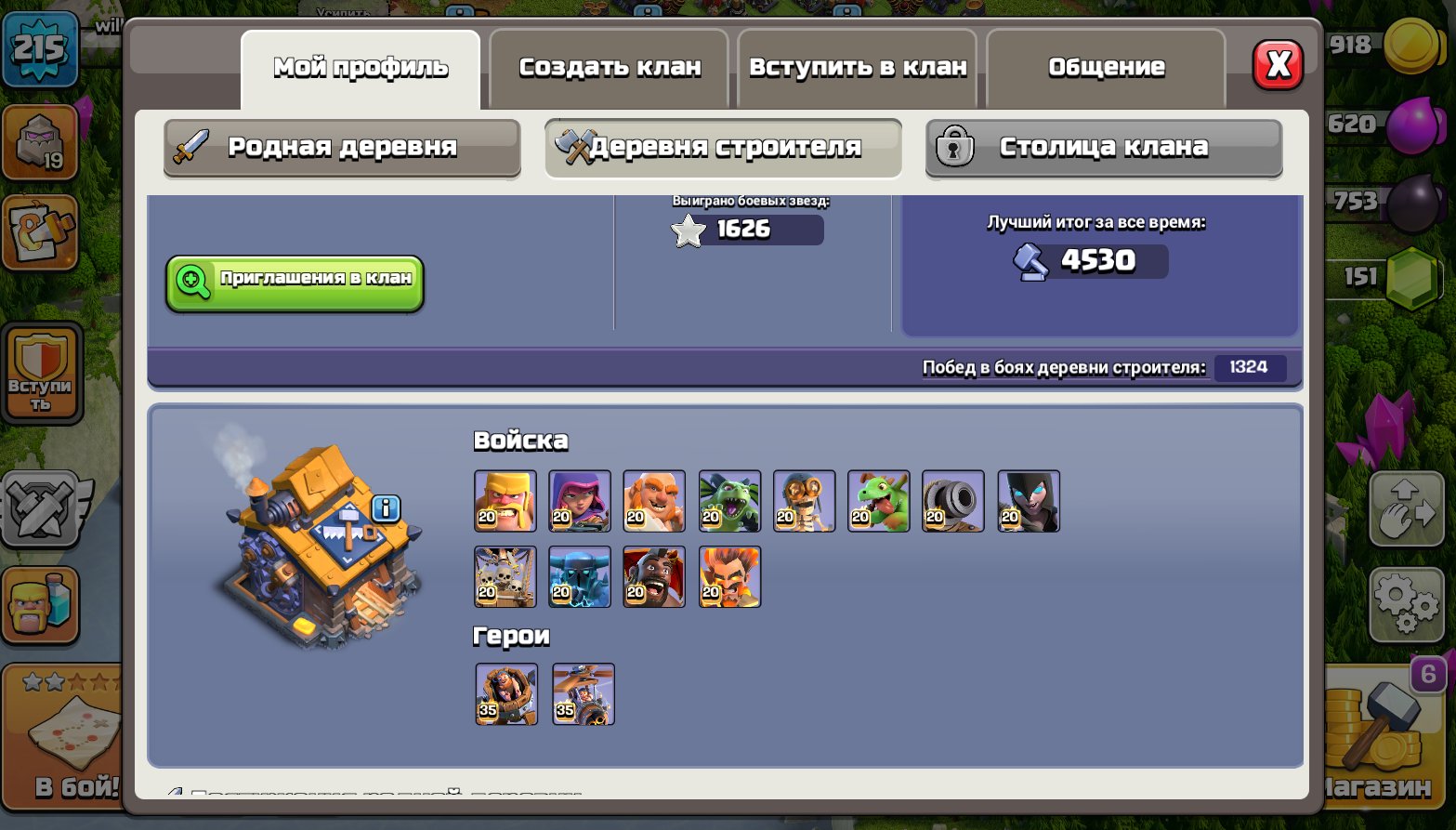Select the Cannon Cart troop icon

953,500
